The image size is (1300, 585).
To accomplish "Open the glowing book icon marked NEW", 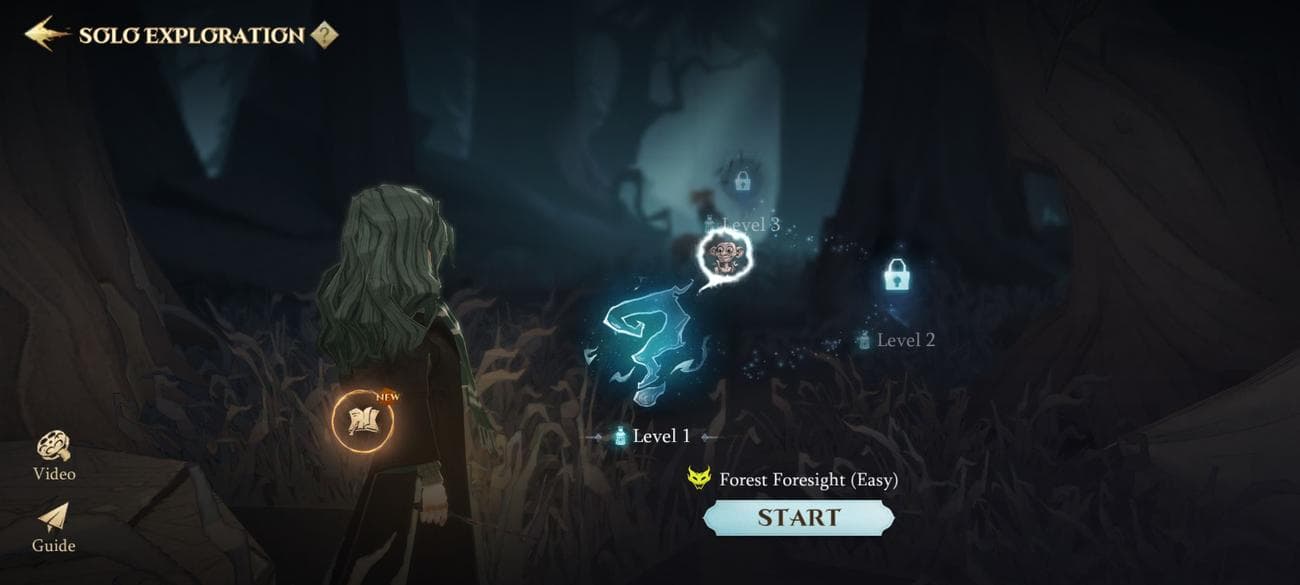I will pyautogui.click(x=362, y=421).
